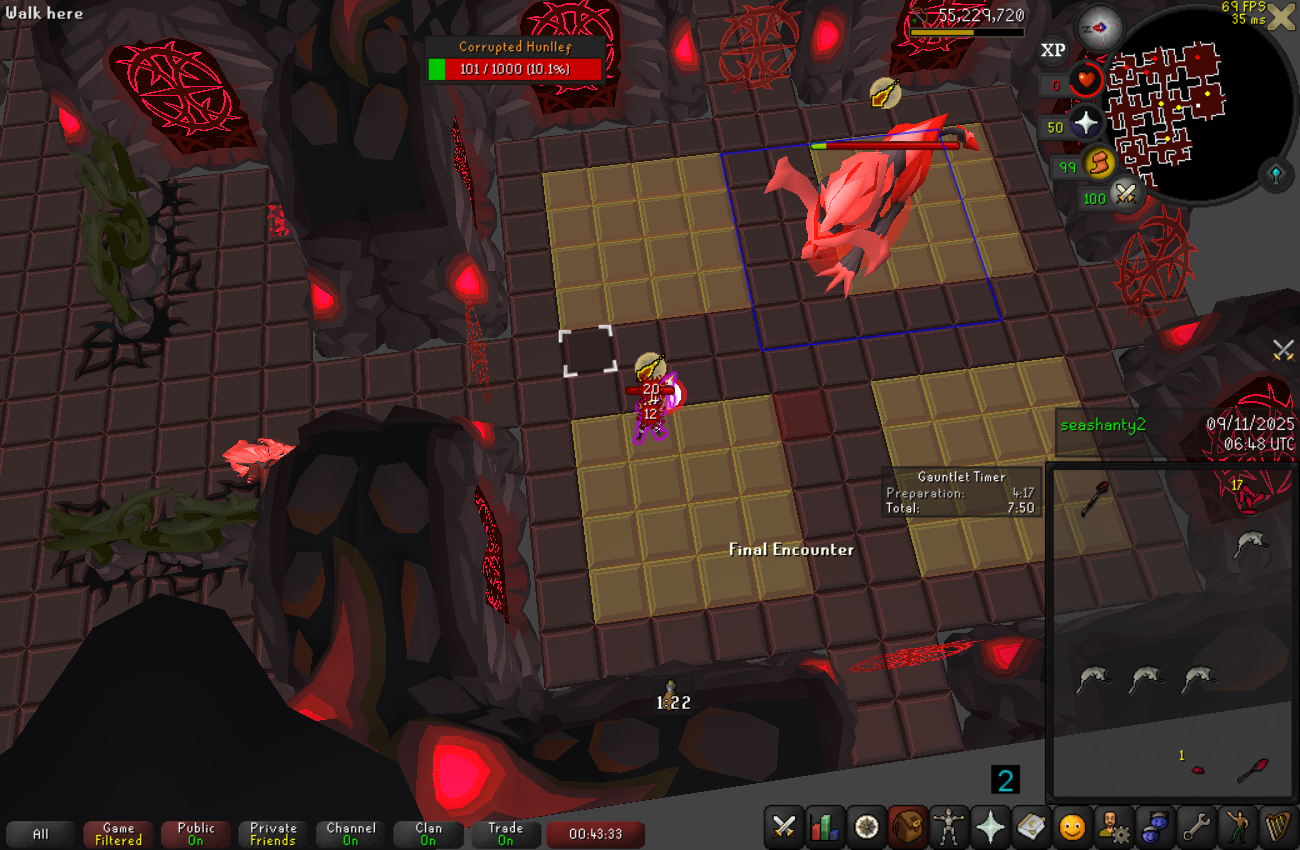Select the Inventory backpack tab

(x=908, y=827)
